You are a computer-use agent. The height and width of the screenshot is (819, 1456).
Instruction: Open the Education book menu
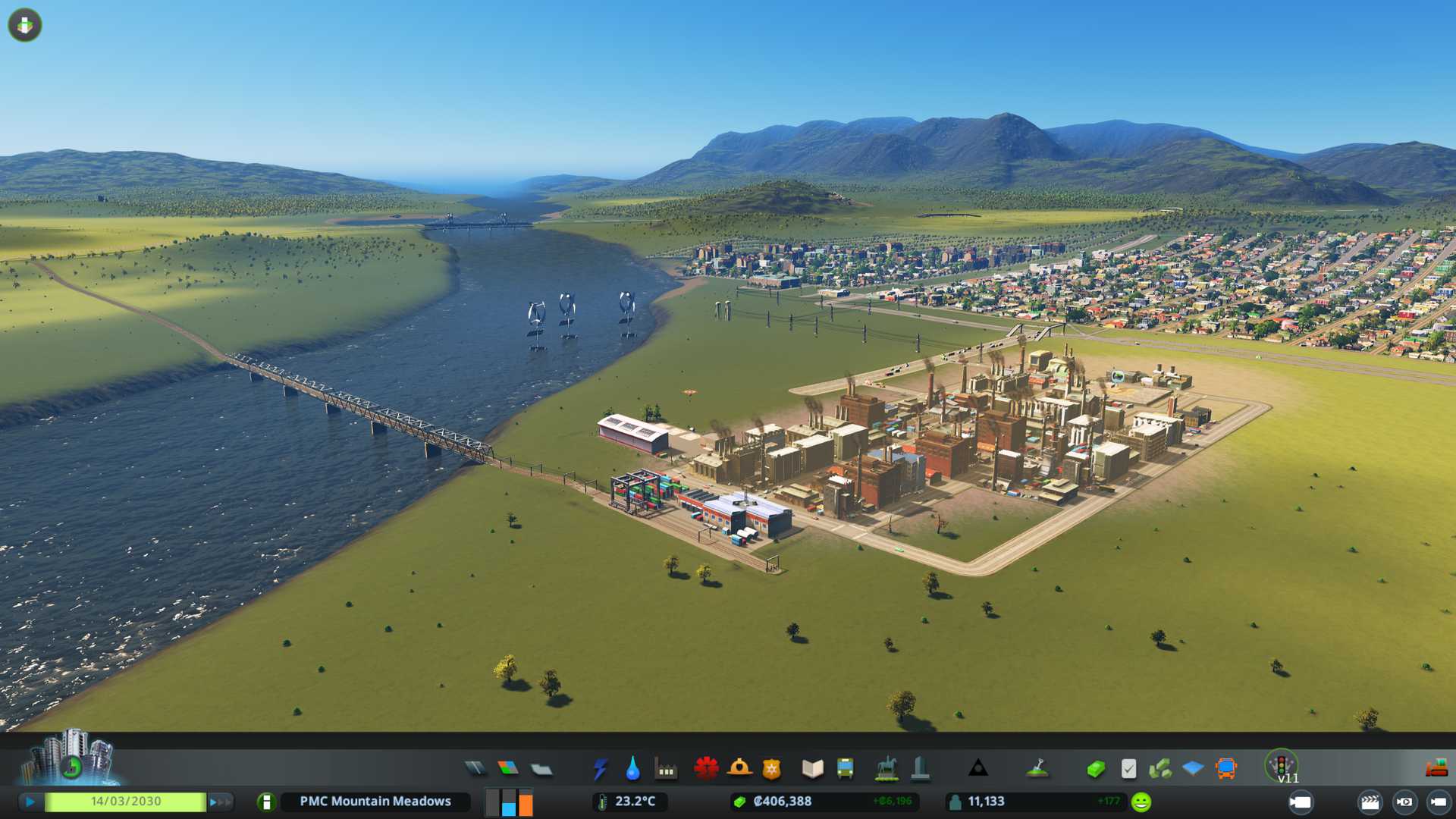812,769
